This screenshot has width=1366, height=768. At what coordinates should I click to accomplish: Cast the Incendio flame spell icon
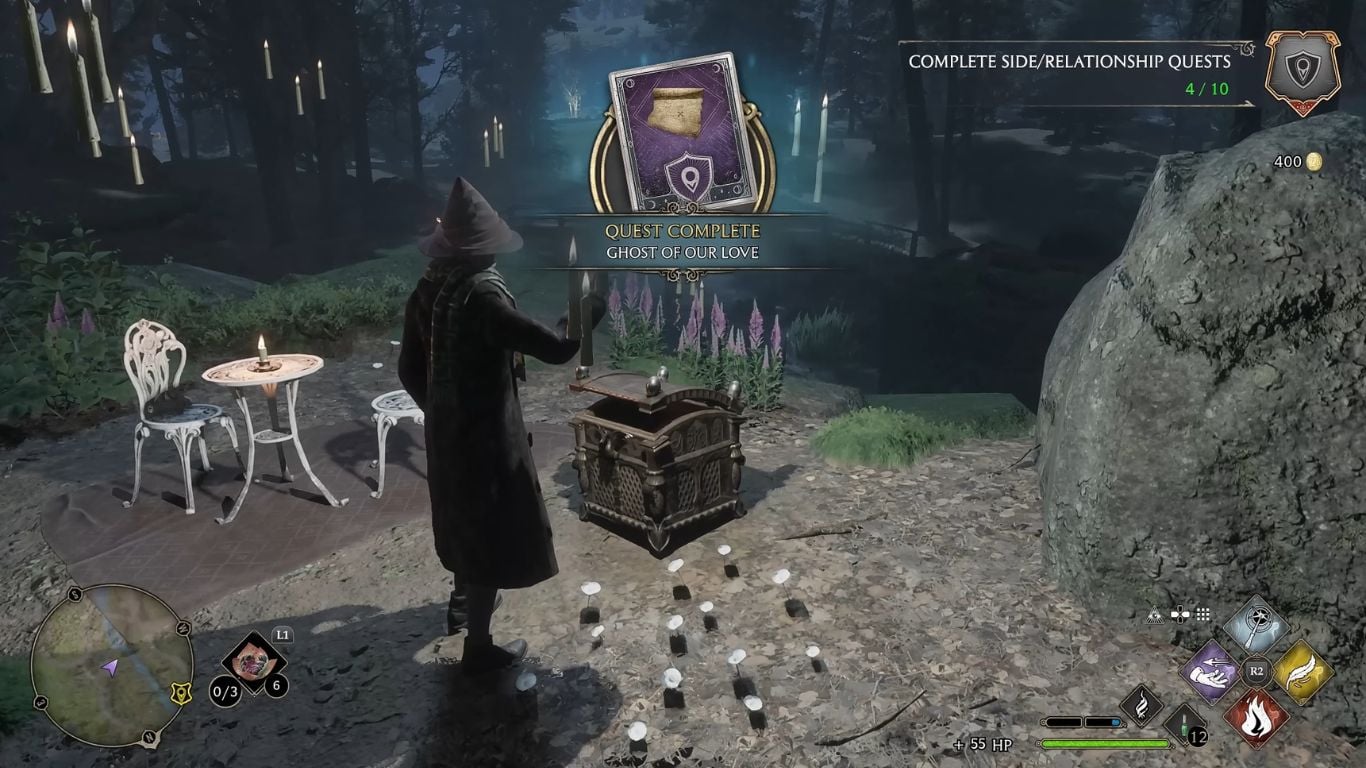[x=1255, y=717]
